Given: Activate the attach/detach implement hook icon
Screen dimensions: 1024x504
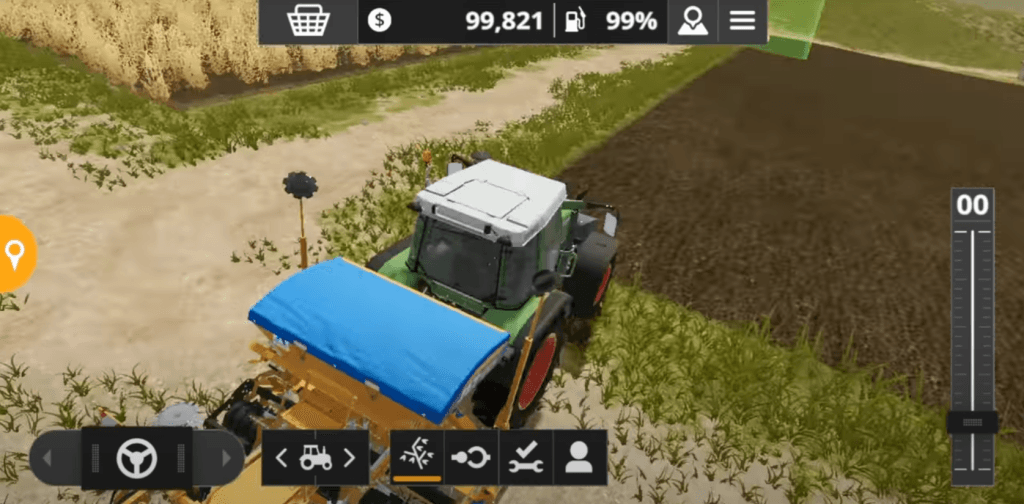Looking at the screenshot, I should point(470,458).
